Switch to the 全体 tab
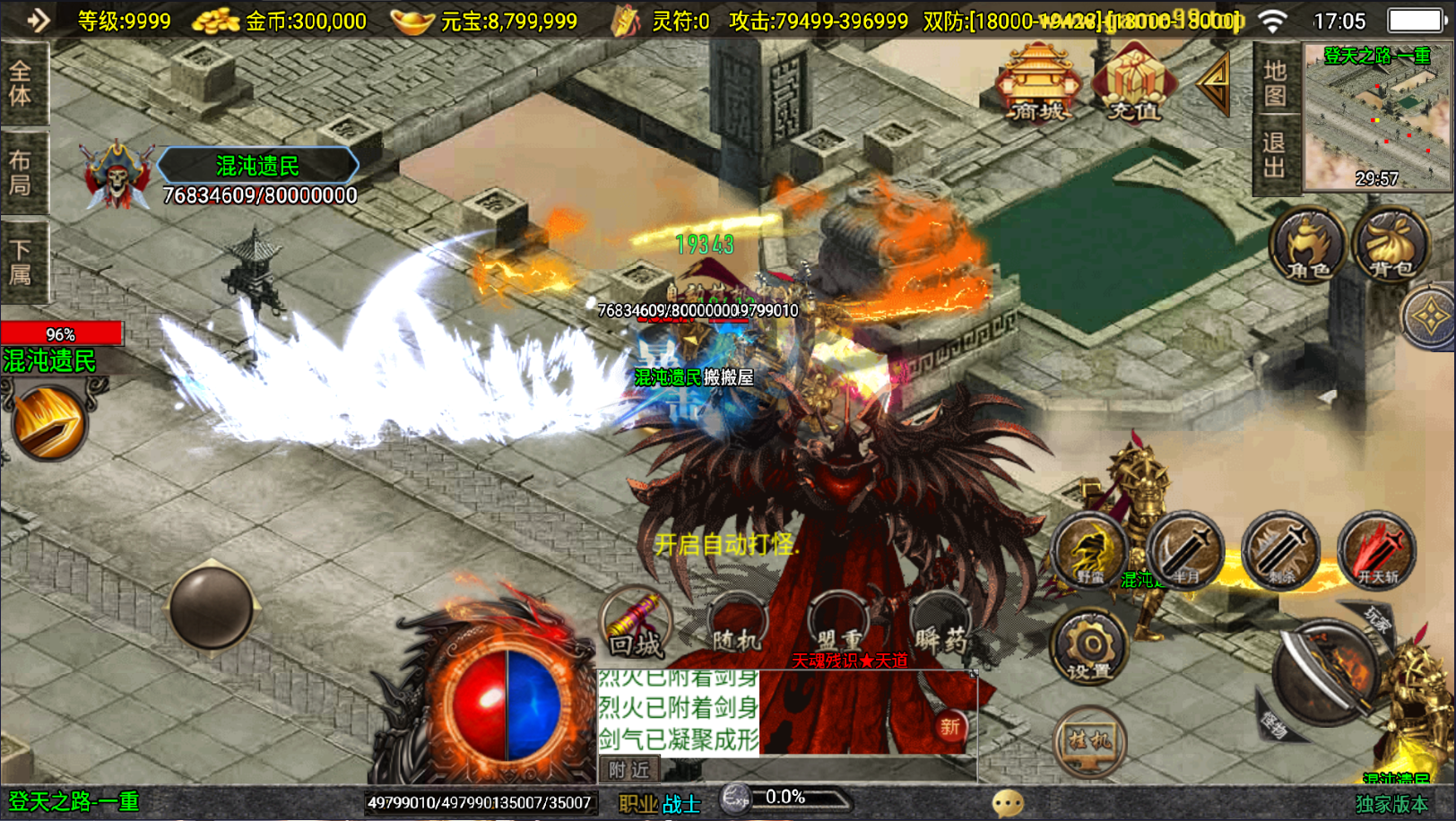The height and width of the screenshot is (821, 1456). point(22,83)
